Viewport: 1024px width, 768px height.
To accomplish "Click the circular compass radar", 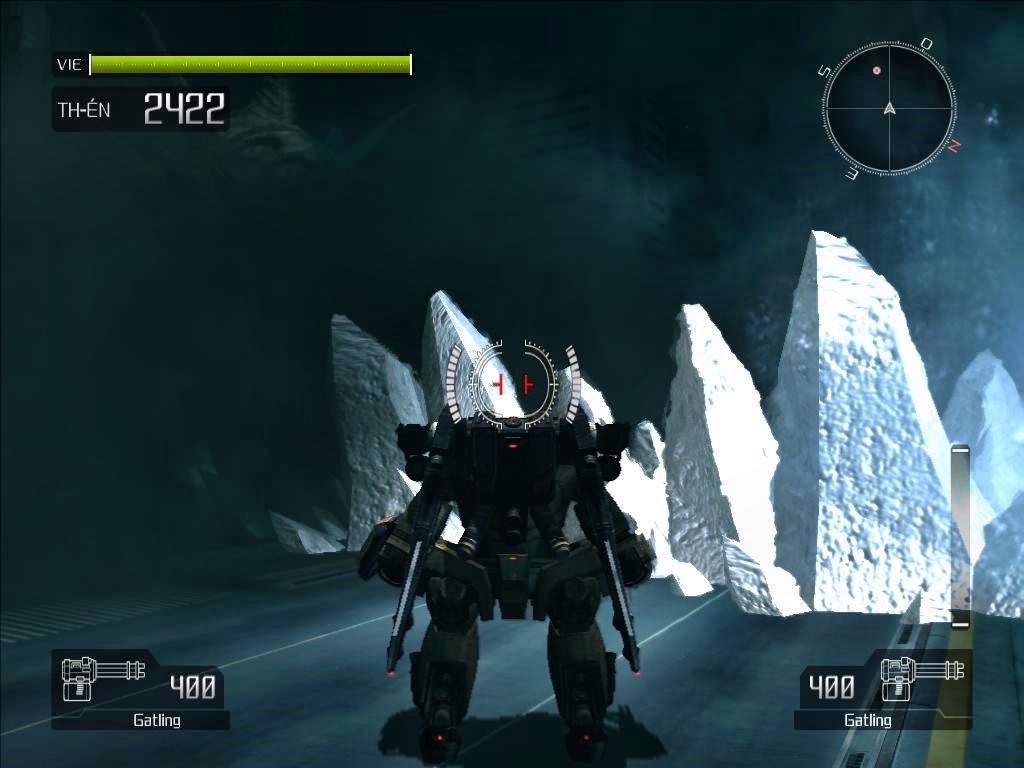I will [x=889, y=108].
